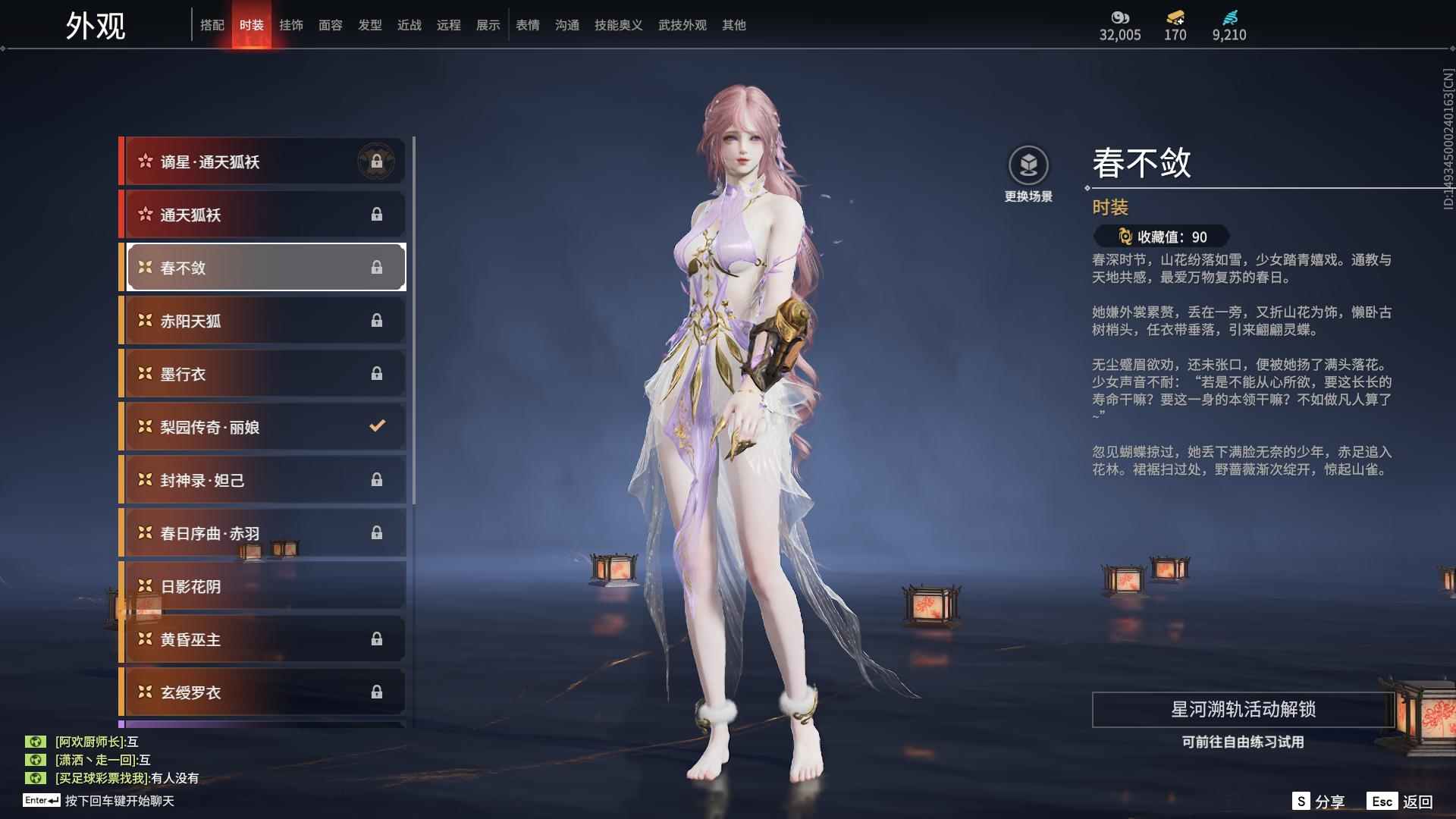Screen dimensions: 1456x819
Task: Switch to the 武技外观 tab
Action: tap(682, 25)
